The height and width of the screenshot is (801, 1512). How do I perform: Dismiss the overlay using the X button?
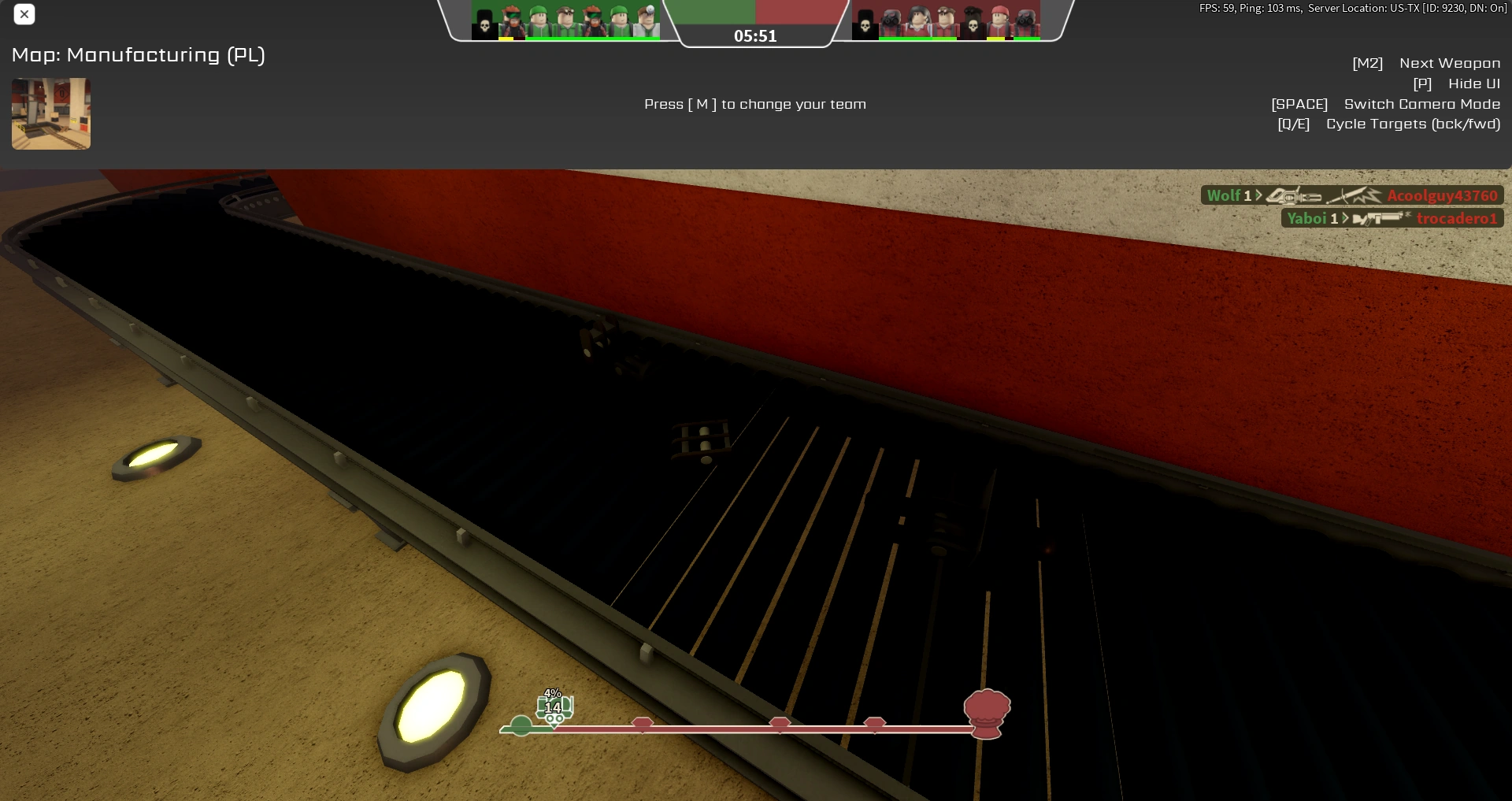point(24,14)
